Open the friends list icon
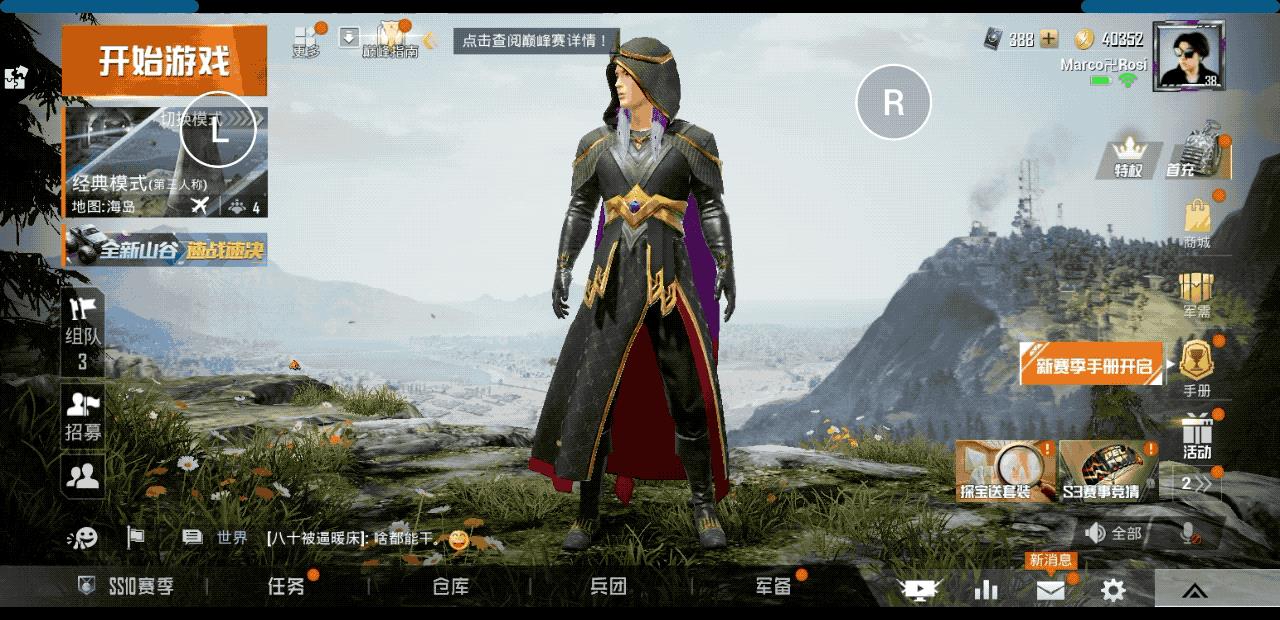 pos(84,476)
